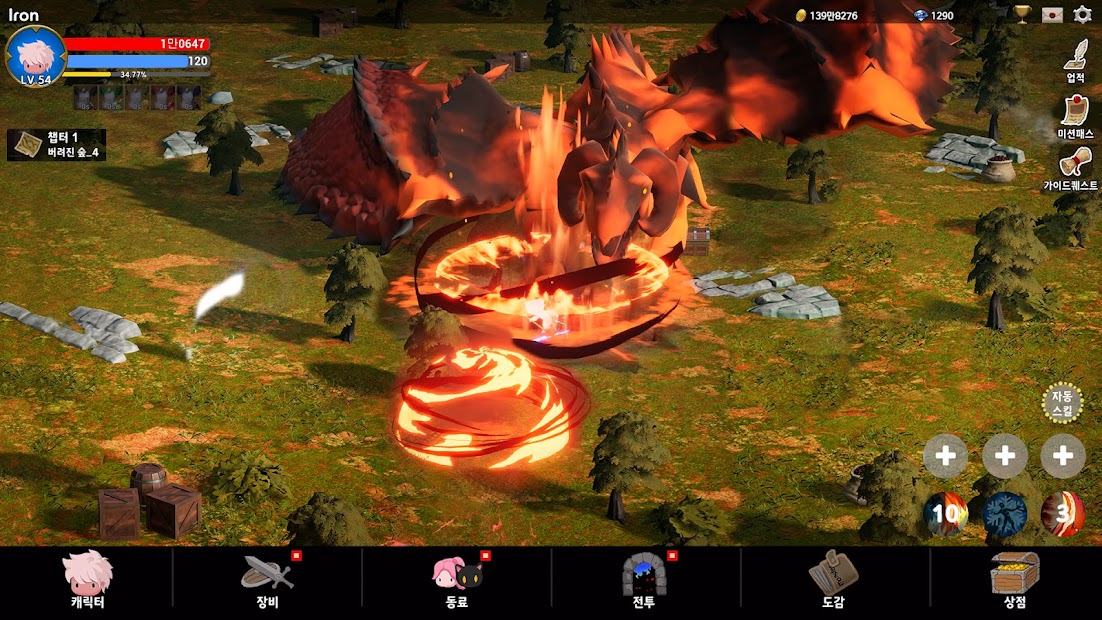
Task: Toggle the 자동 스킬 auto-skill button
Action: [x=1062, y=404]
